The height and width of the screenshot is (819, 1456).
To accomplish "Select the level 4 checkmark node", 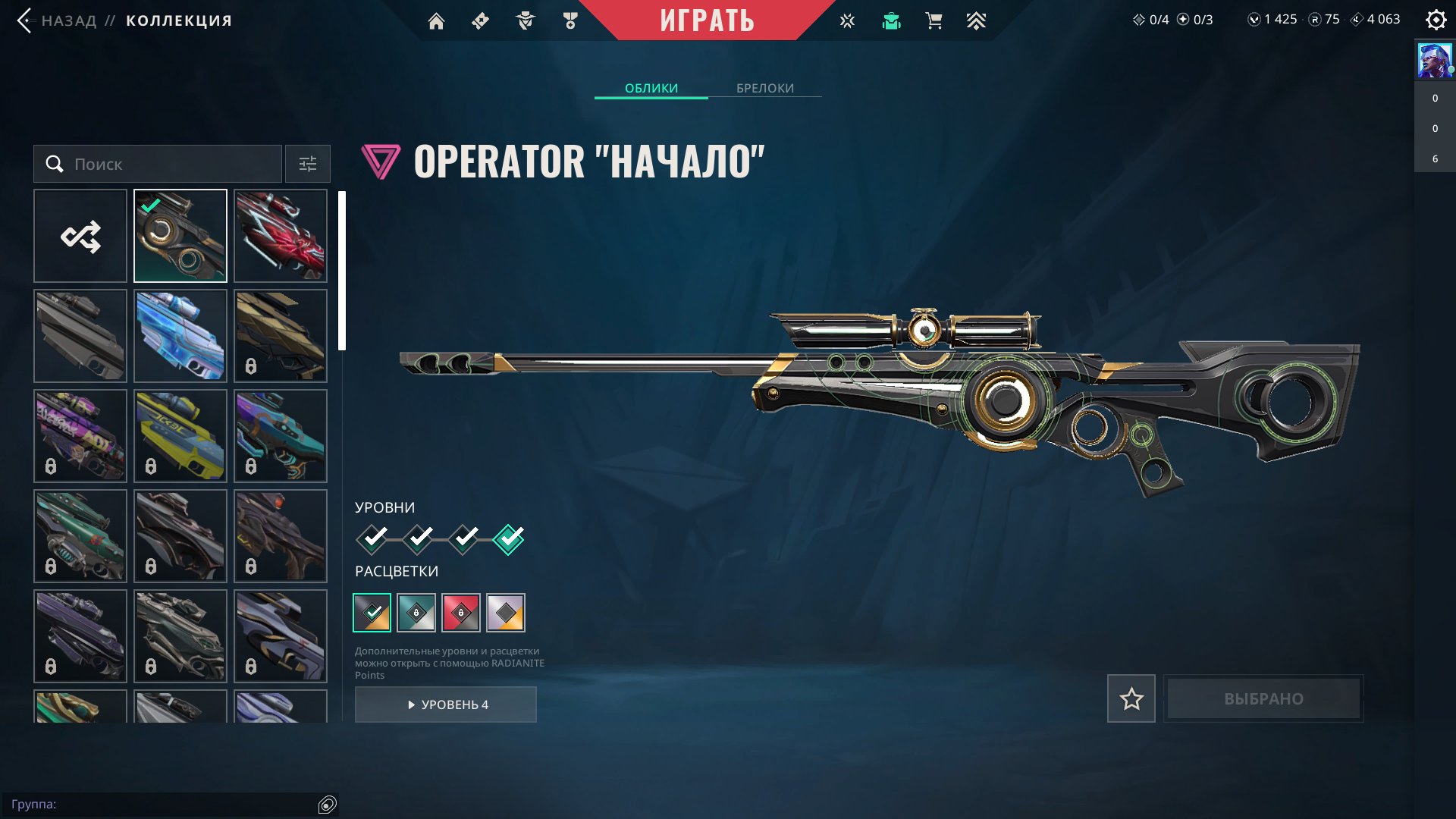I will pos(509,538).
